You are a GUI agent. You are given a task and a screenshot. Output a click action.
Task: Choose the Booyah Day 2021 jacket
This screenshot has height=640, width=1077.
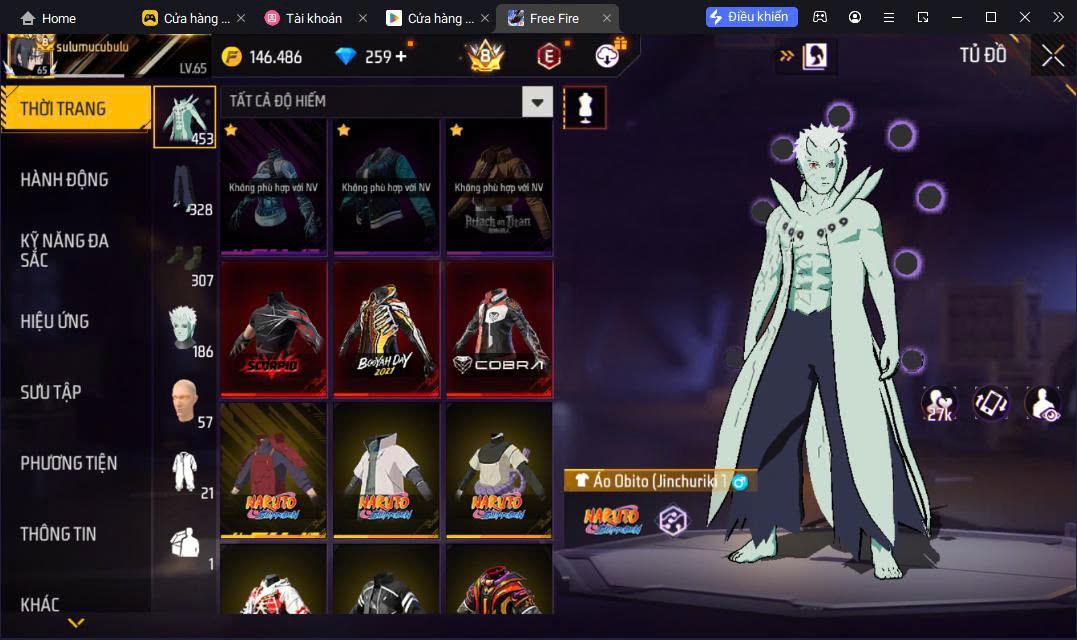click(x=387, y=329)
